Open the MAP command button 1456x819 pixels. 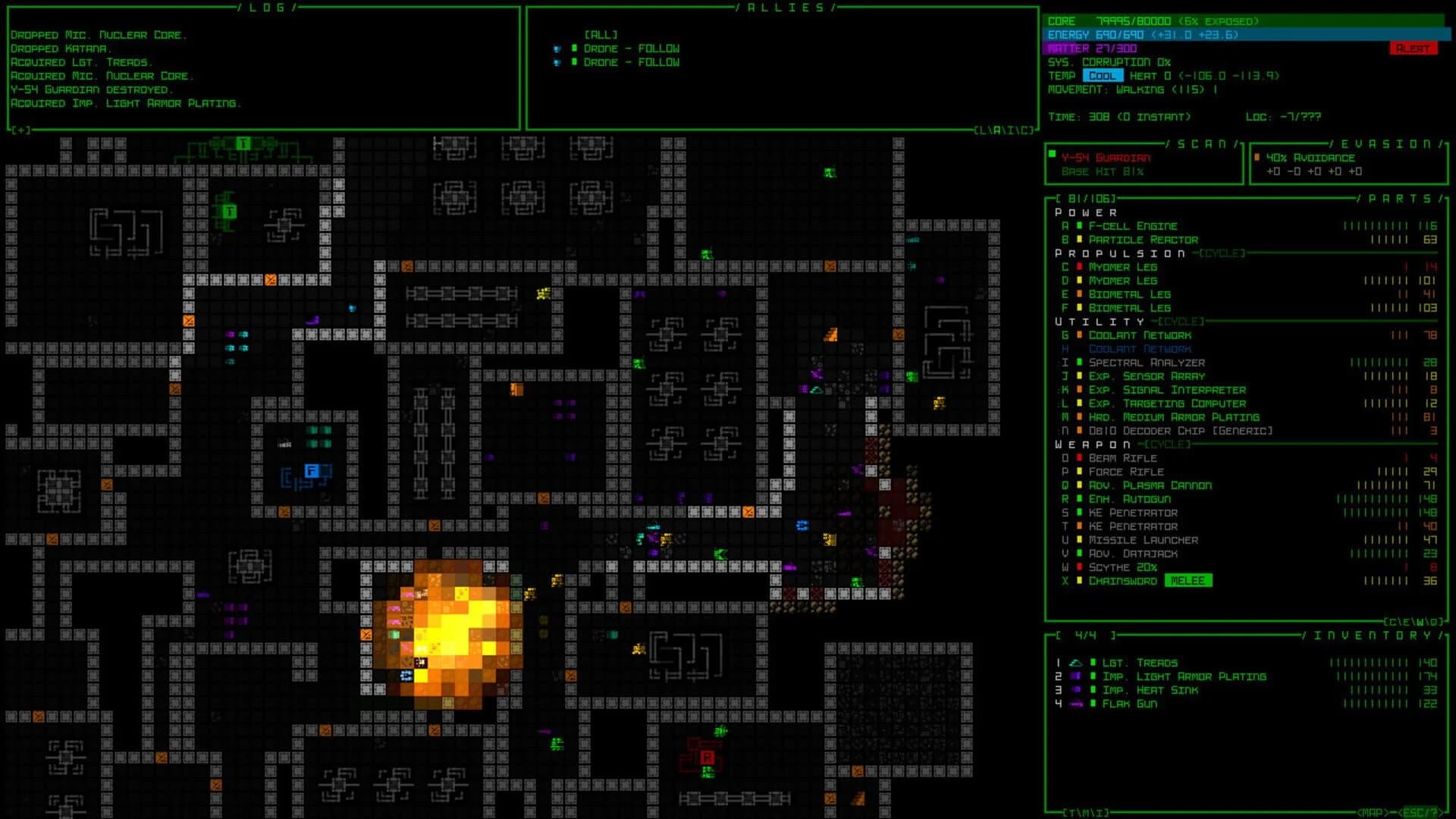tap(1370, 811)
